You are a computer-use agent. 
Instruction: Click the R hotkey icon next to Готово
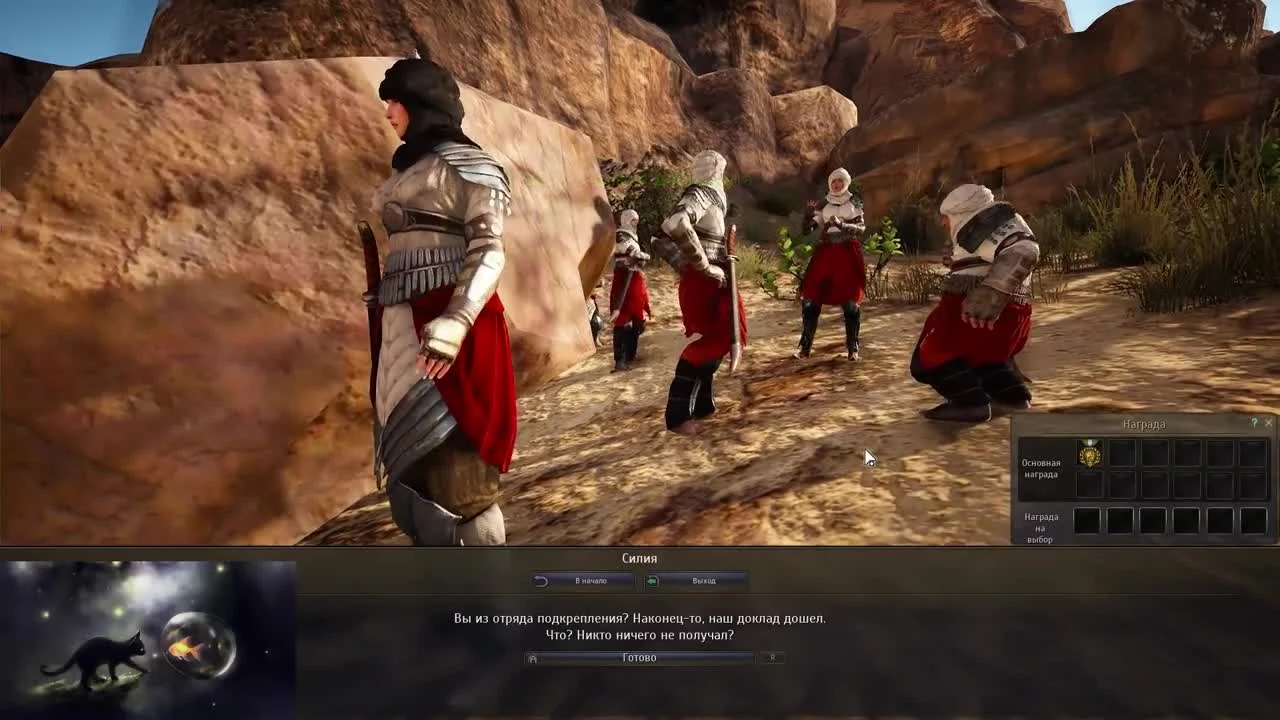click(x=771, y=657)
